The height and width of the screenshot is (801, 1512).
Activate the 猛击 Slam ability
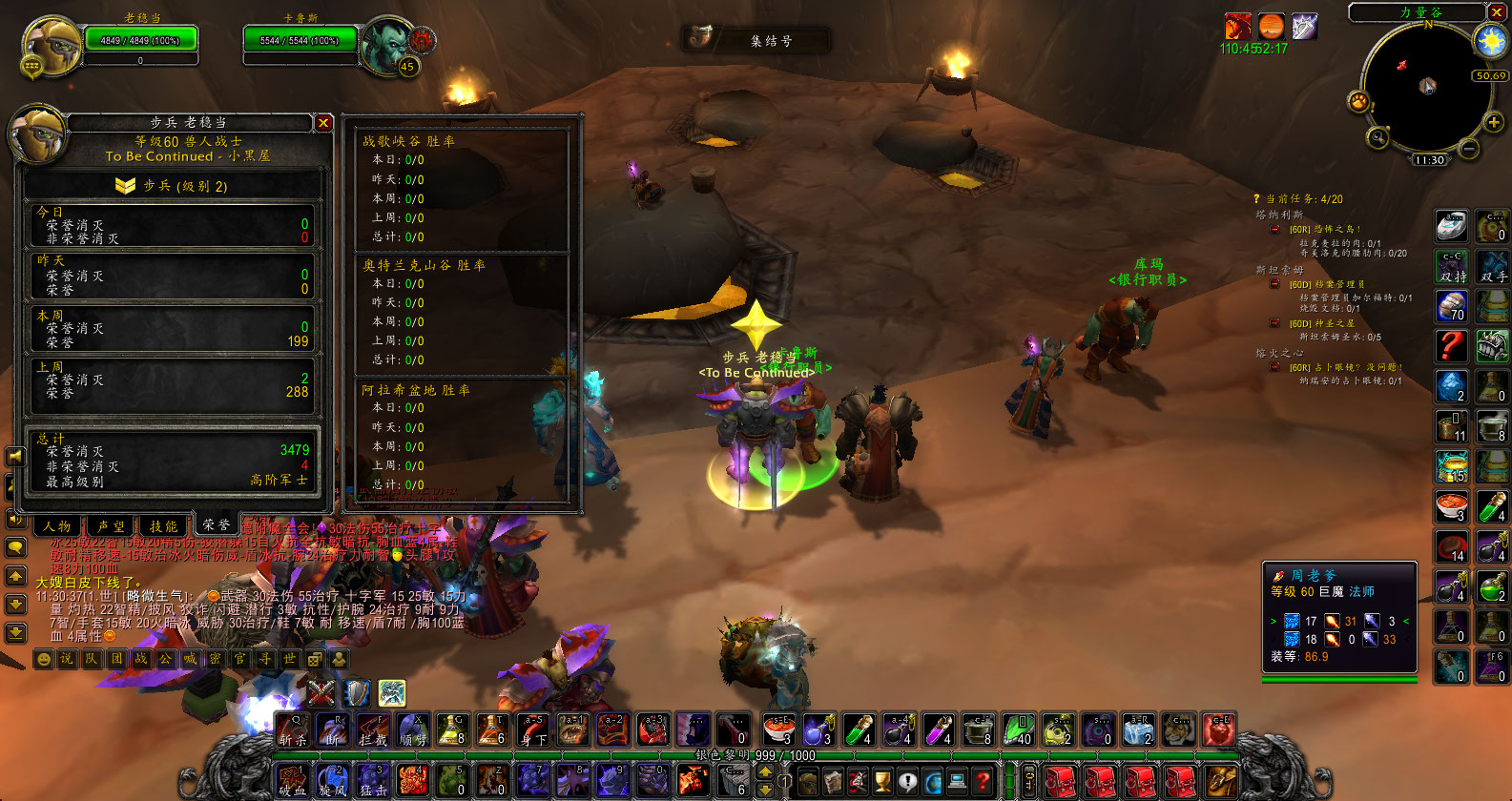[x=372, y=781]
